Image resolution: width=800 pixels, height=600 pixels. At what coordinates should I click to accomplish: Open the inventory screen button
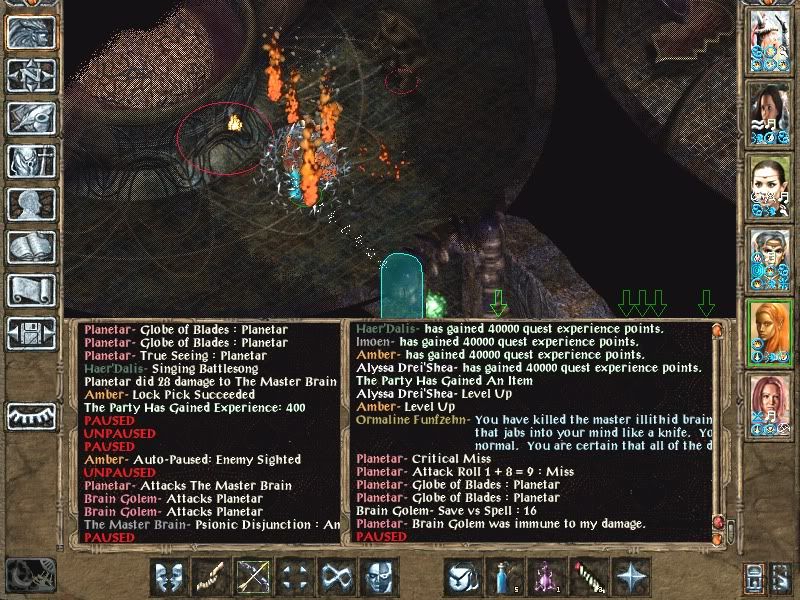32,161
